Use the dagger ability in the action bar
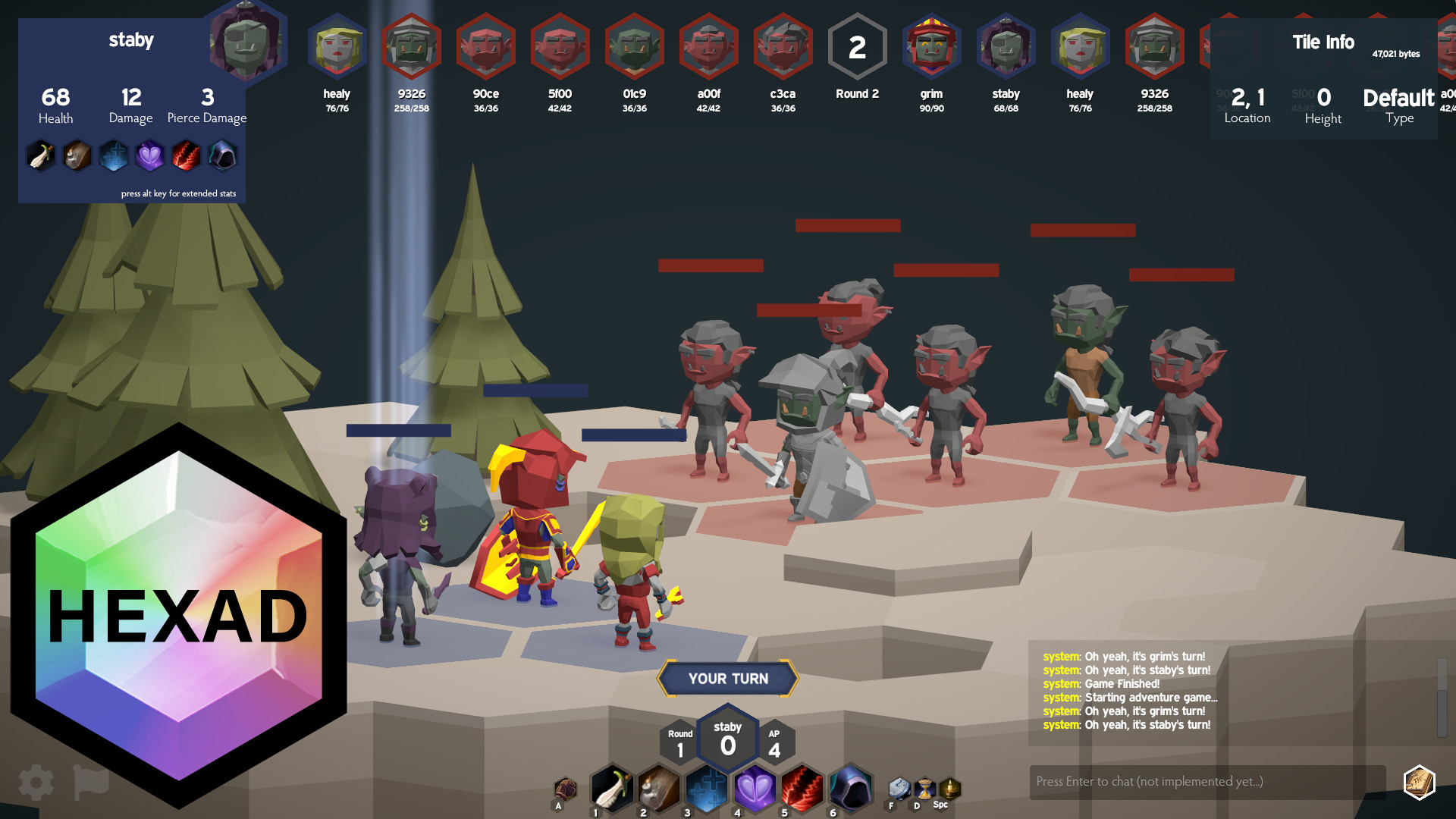Viewport: 1456px width, 819px height. (x=611, y=789)
